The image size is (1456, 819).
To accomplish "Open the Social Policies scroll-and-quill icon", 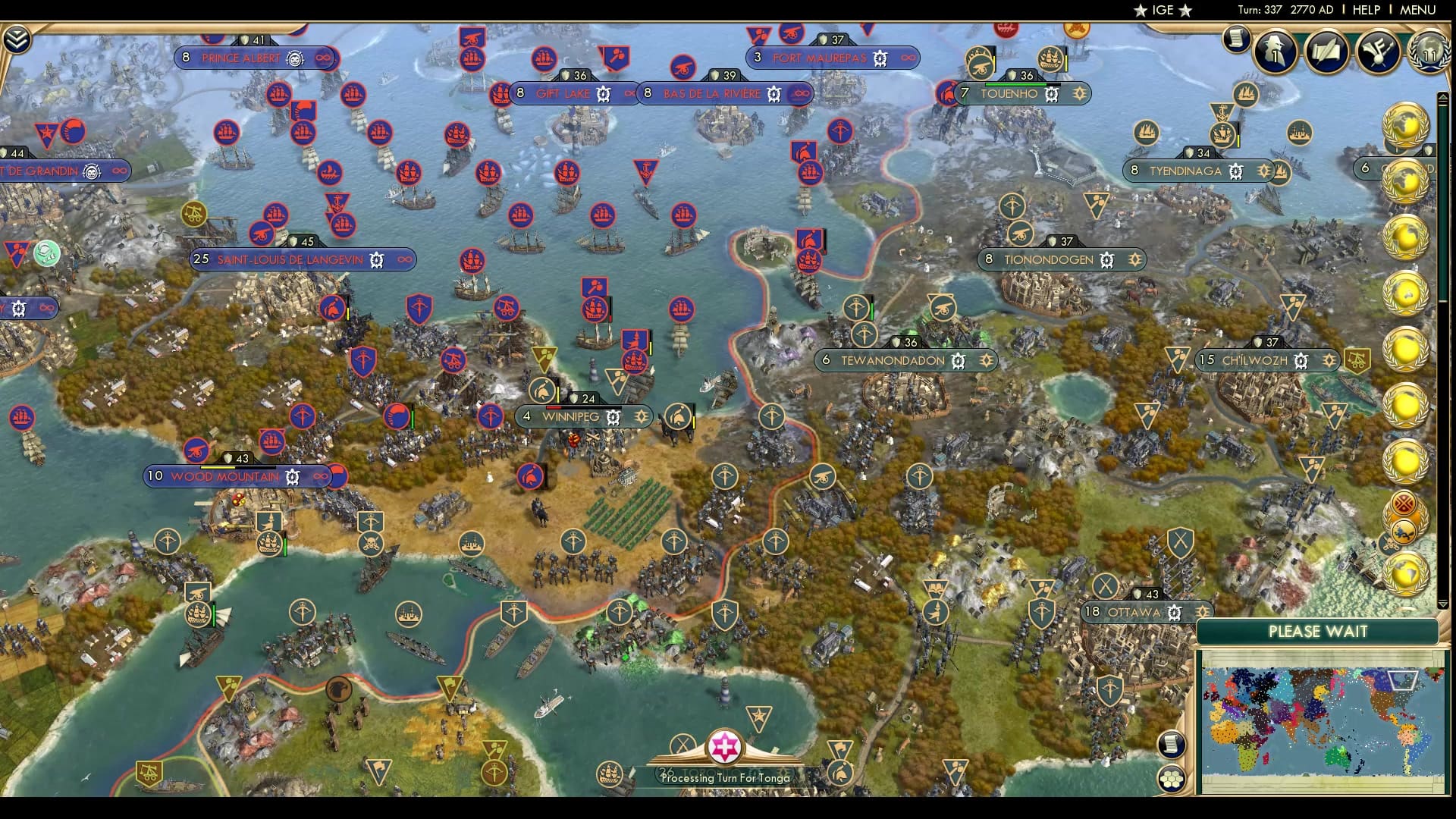I will point(1326,52).
